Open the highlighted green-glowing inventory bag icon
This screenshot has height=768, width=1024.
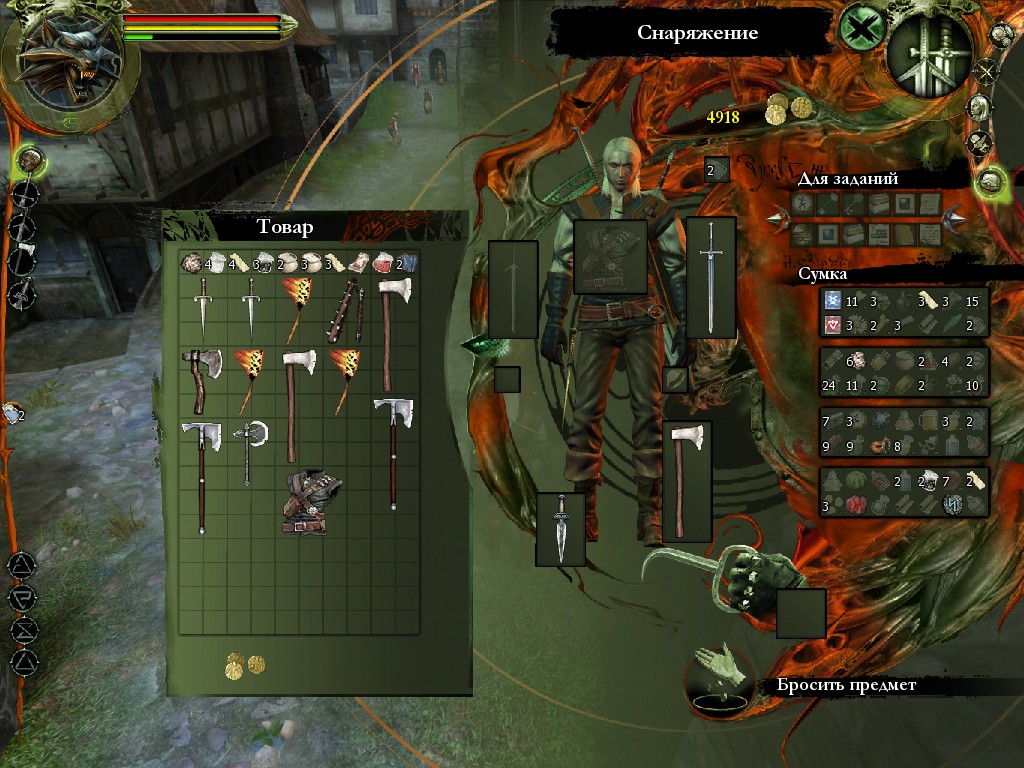[989, 181]
